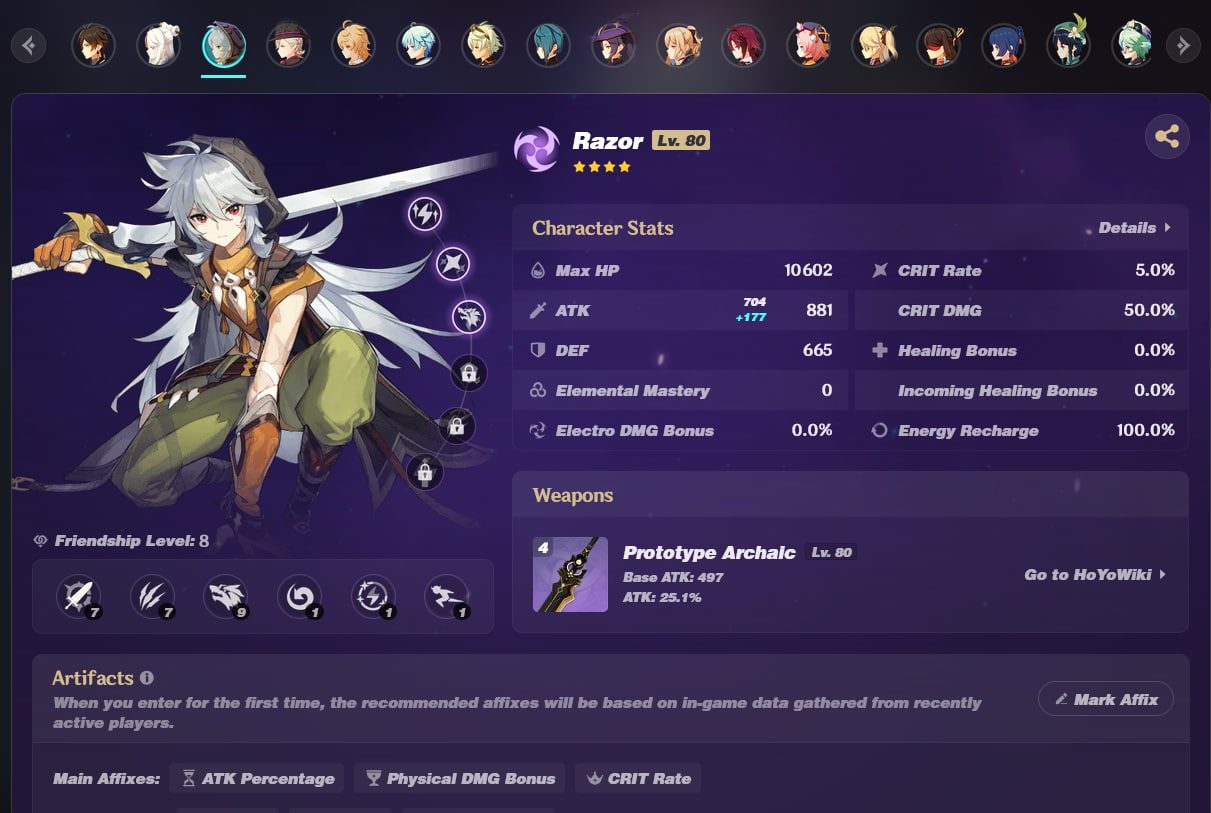View the first unlocked lightning constellation node

coord(425,213)
